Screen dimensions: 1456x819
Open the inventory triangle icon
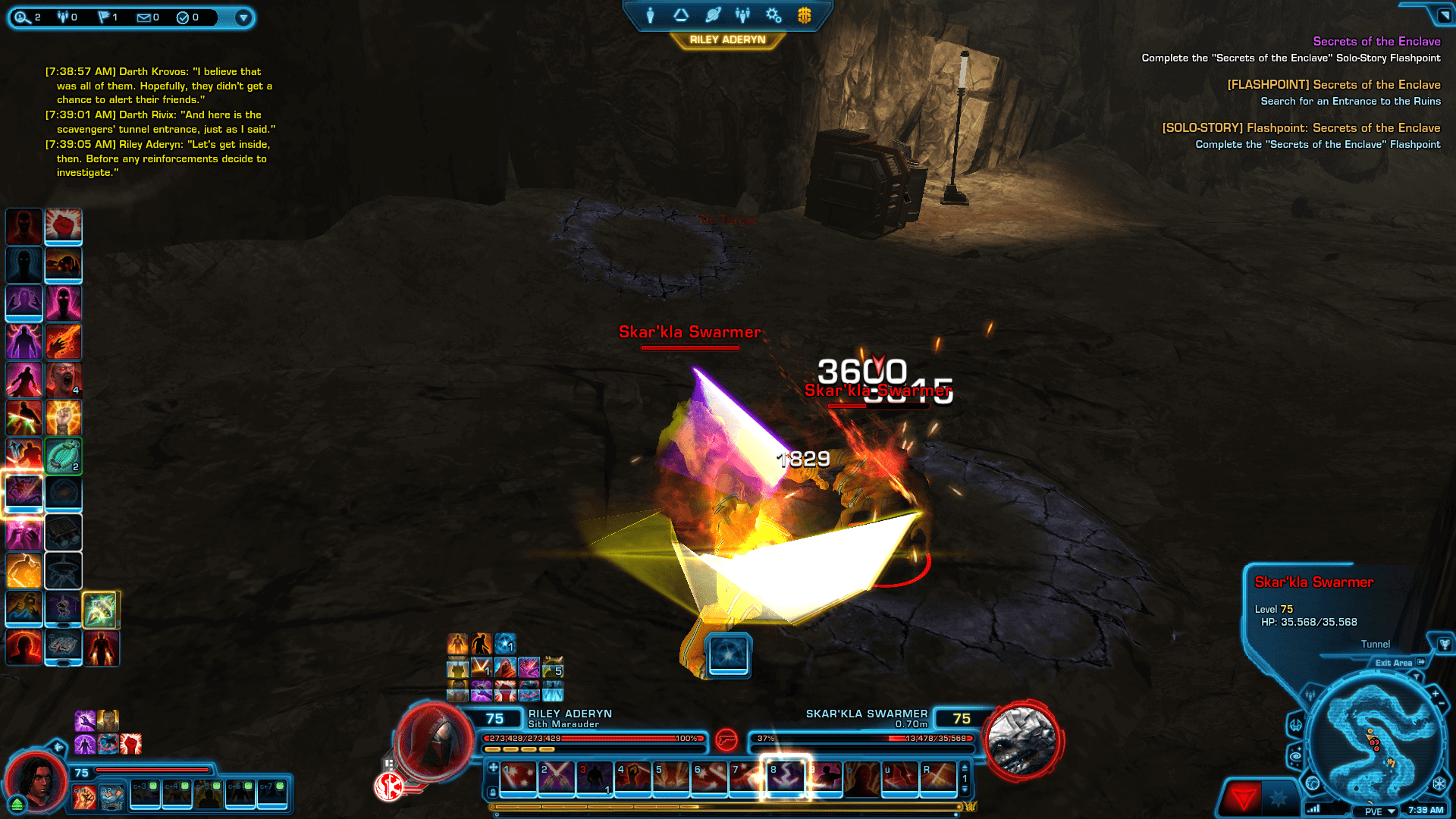pos(682,15)
